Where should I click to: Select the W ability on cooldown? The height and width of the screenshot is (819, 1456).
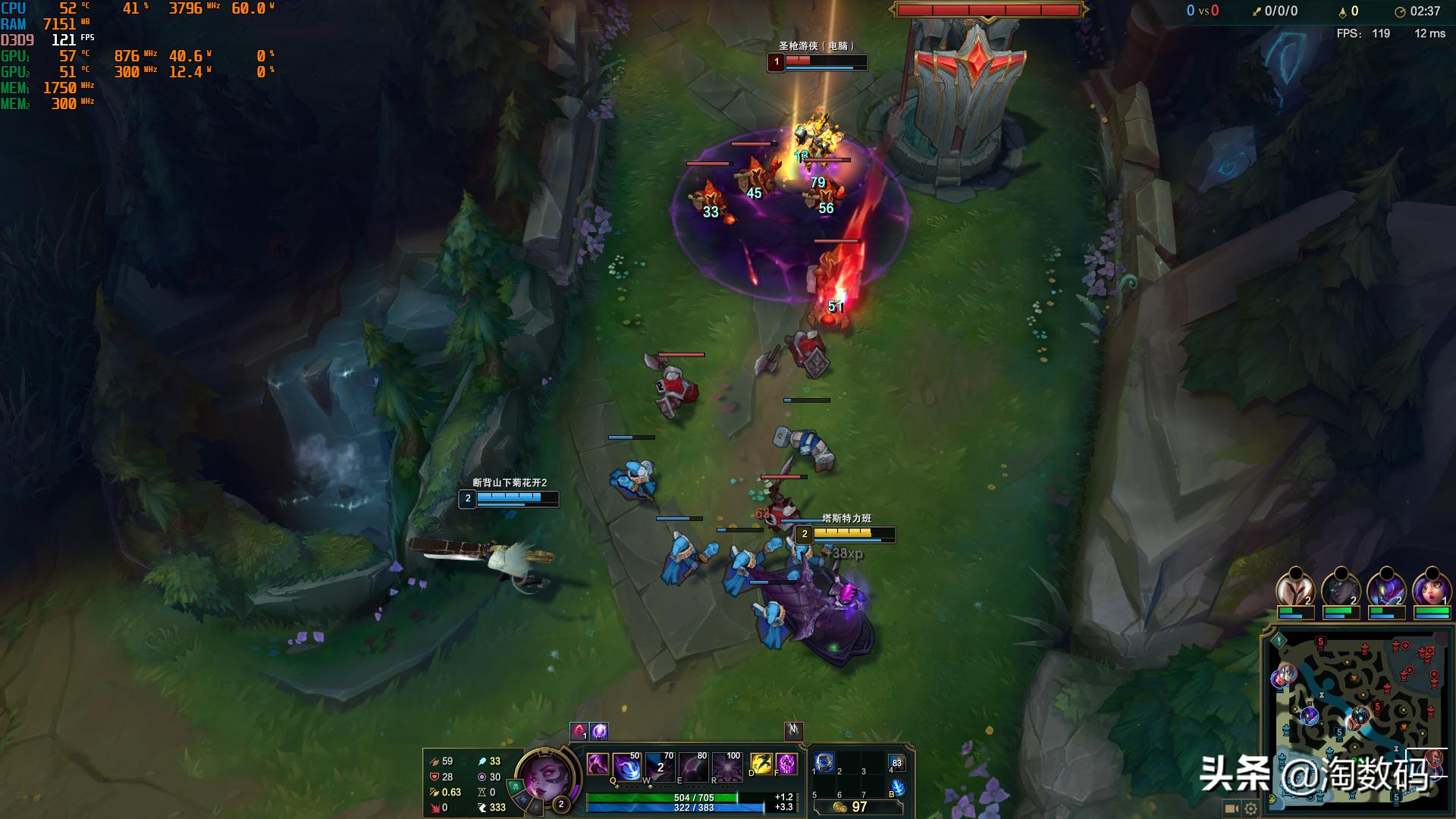tap(660, 767)
